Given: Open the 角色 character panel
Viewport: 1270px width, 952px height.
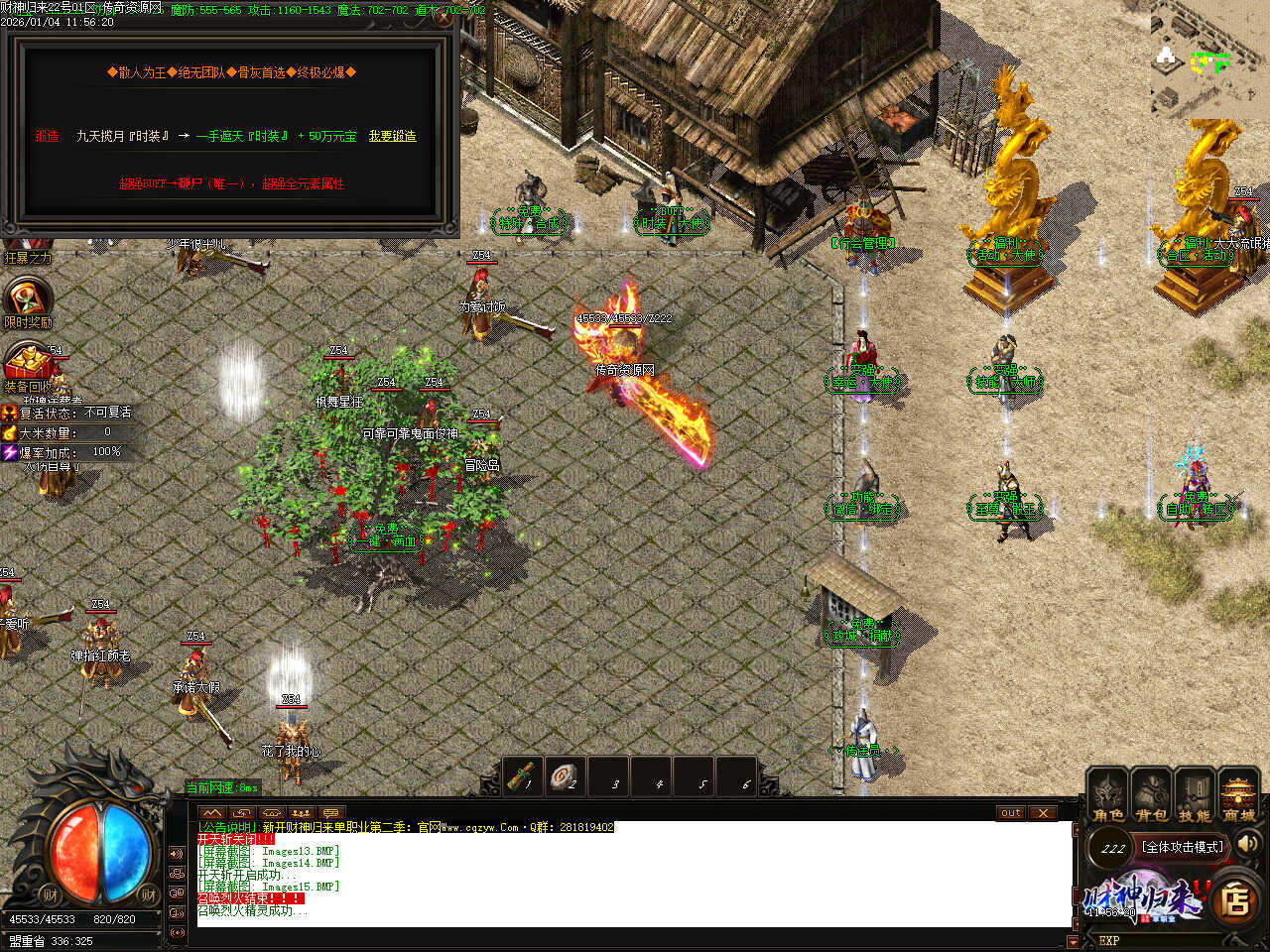Looking at the screenshot, I should pos(1107,796).
